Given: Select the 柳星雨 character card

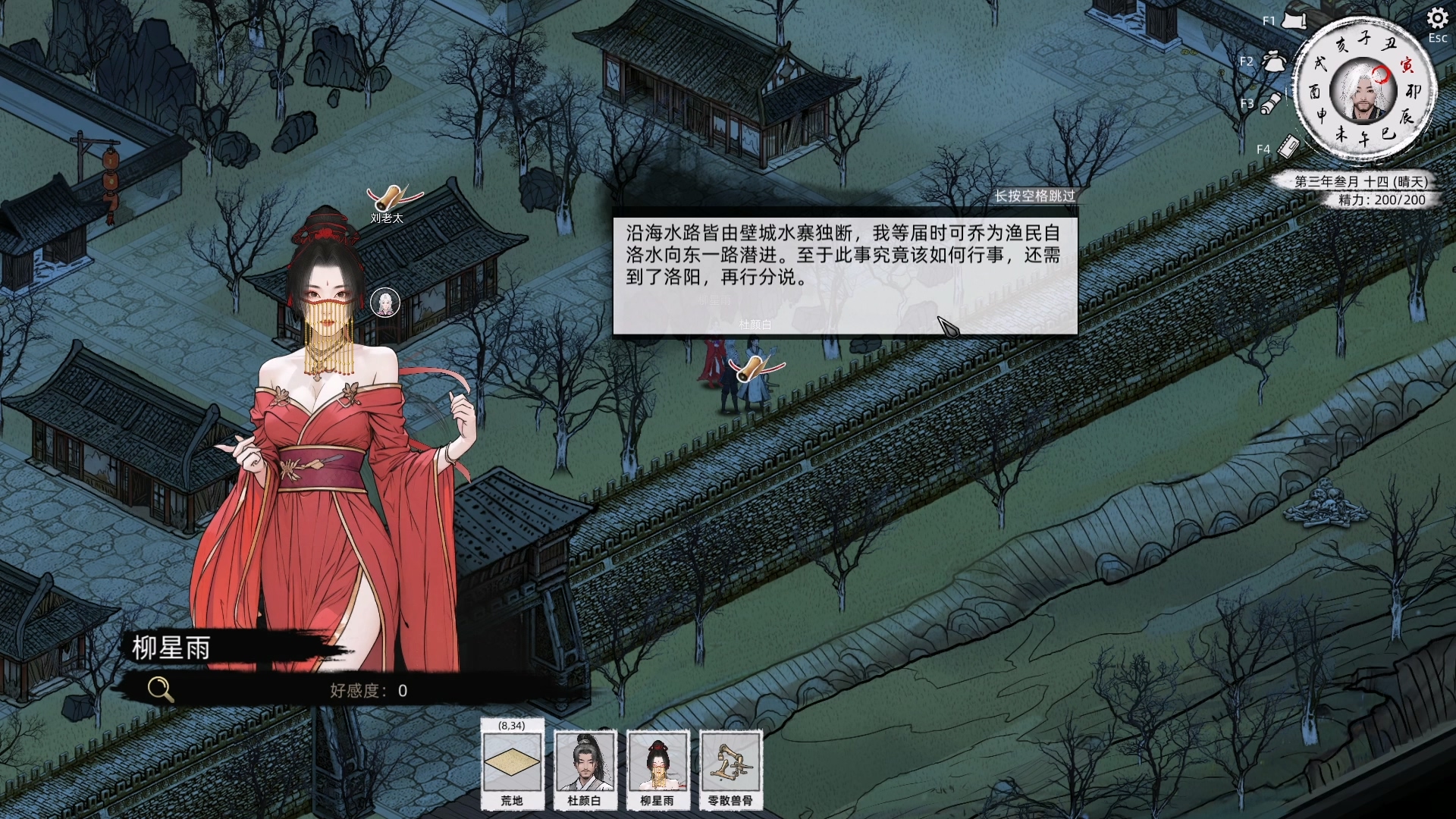Looking at the screenshot, I should [x=657, y=764].
